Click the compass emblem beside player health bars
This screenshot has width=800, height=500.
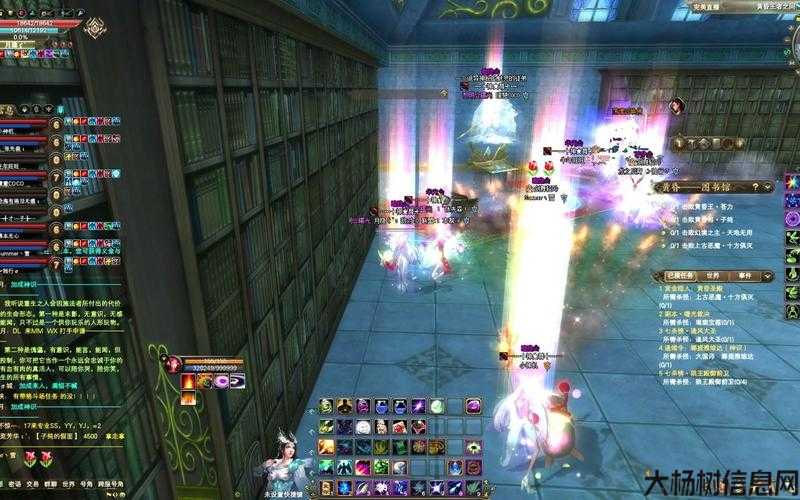(95, 28)
